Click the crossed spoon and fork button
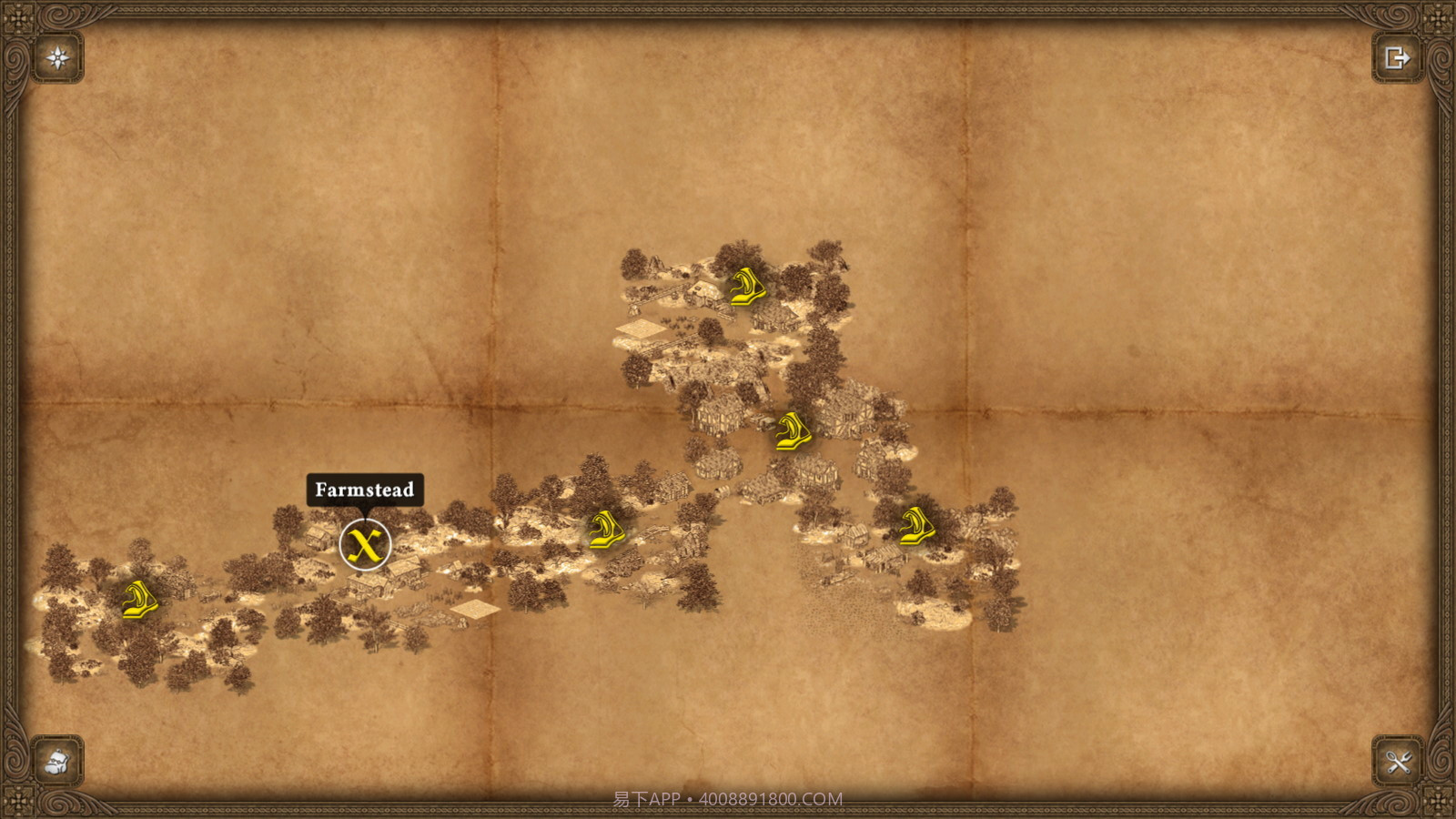Image resolution: width=1456 pixels, height=819 pixels. 1397,761
